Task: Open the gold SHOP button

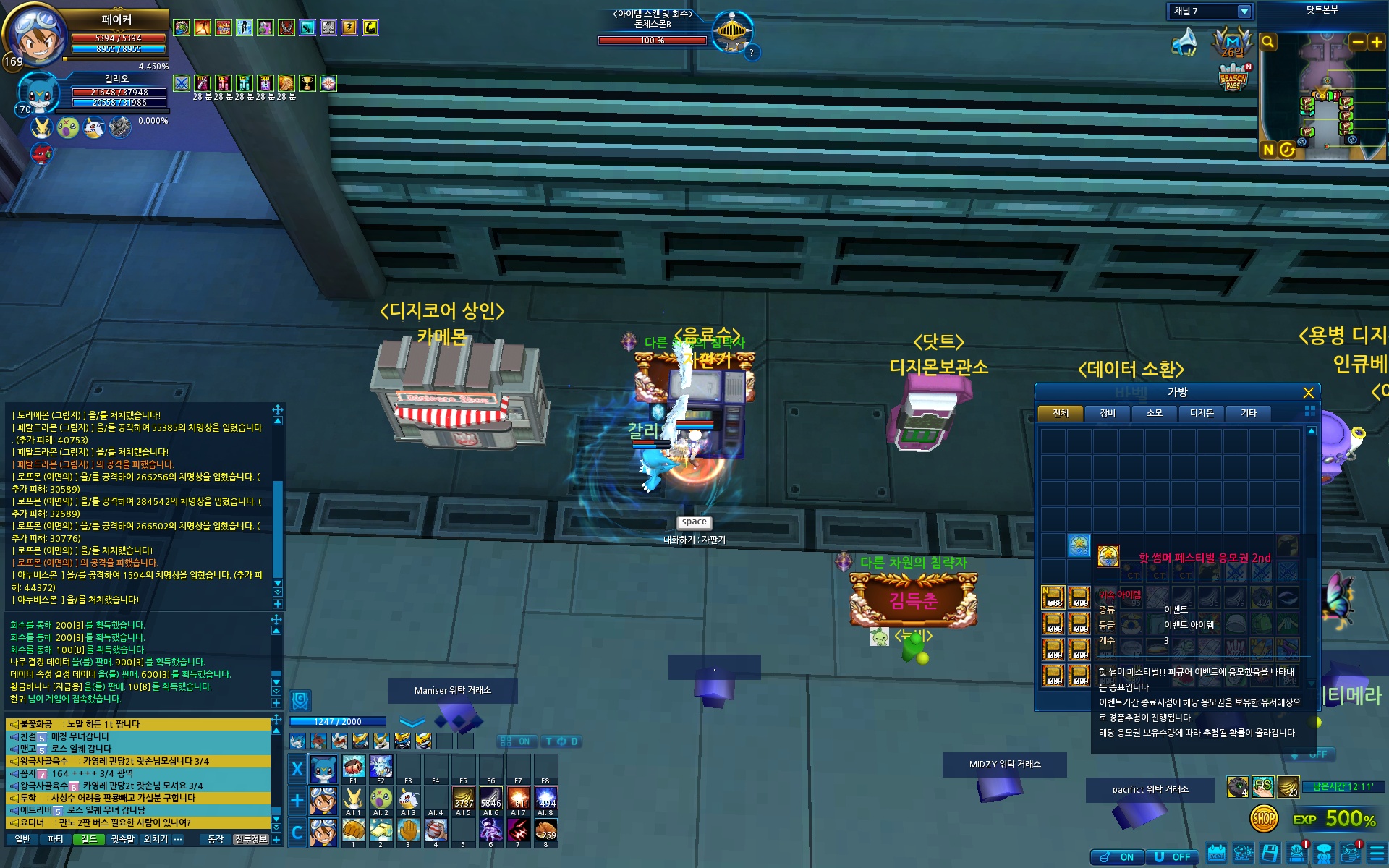Action: [1263, 819]
